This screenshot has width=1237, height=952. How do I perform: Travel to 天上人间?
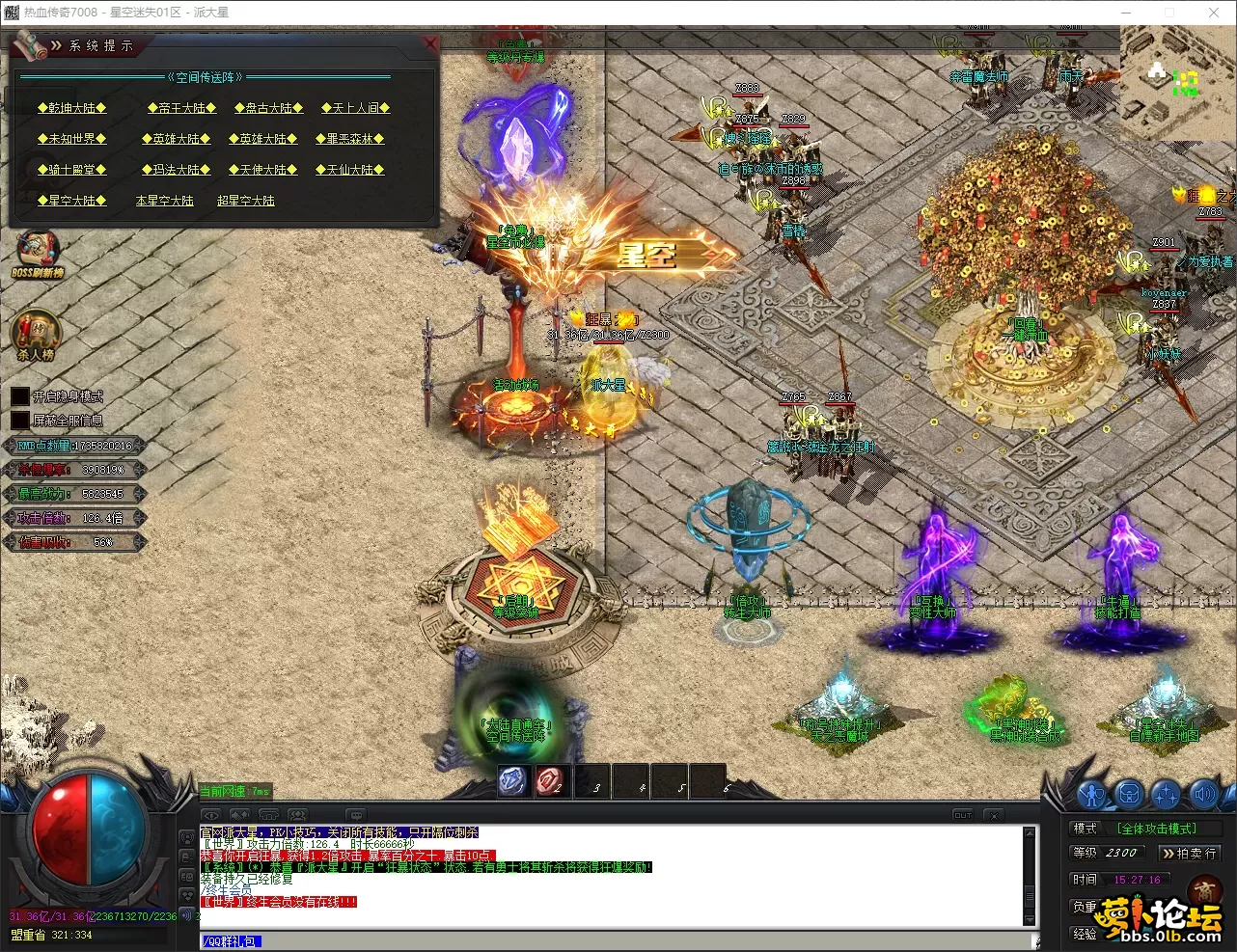(355, 108)
